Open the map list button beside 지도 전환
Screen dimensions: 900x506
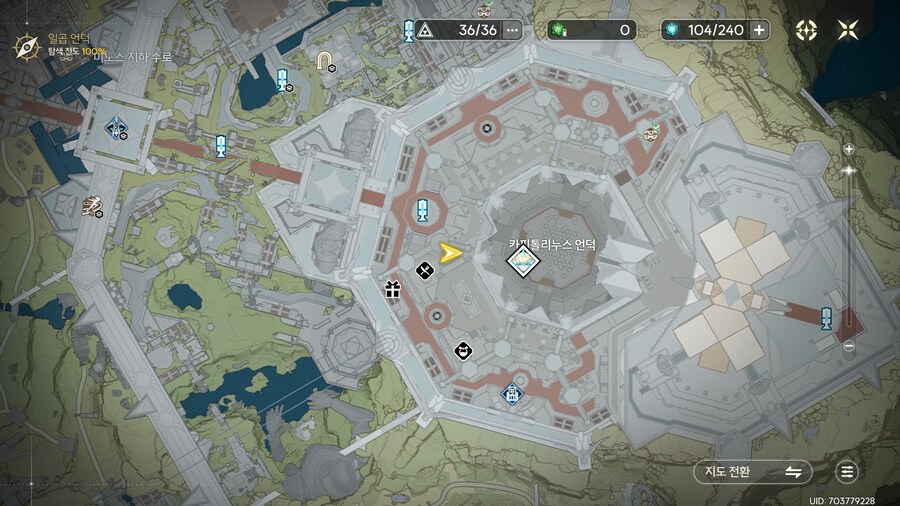pos(848,472)
